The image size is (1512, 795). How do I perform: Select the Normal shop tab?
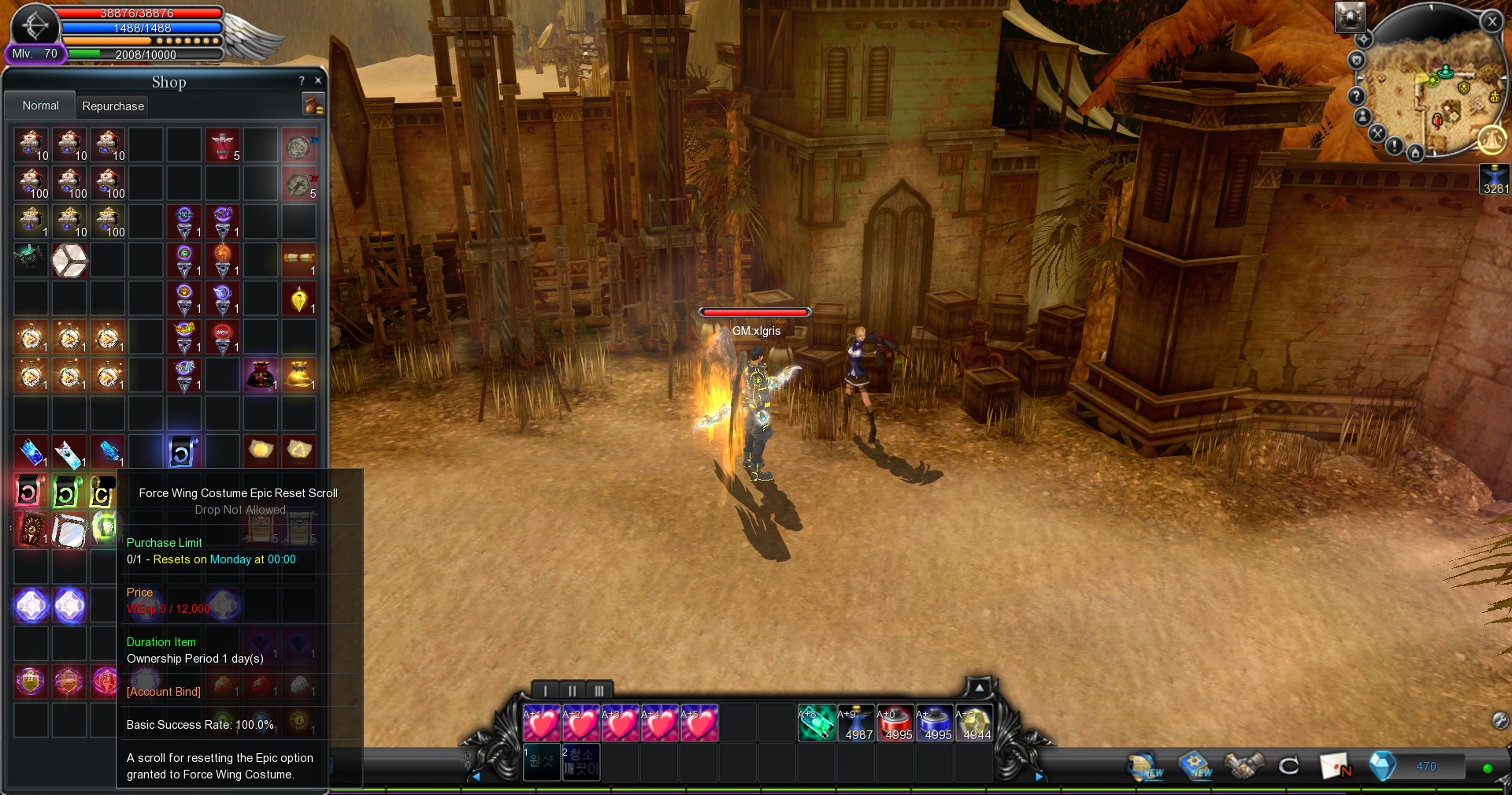point(40,106)
